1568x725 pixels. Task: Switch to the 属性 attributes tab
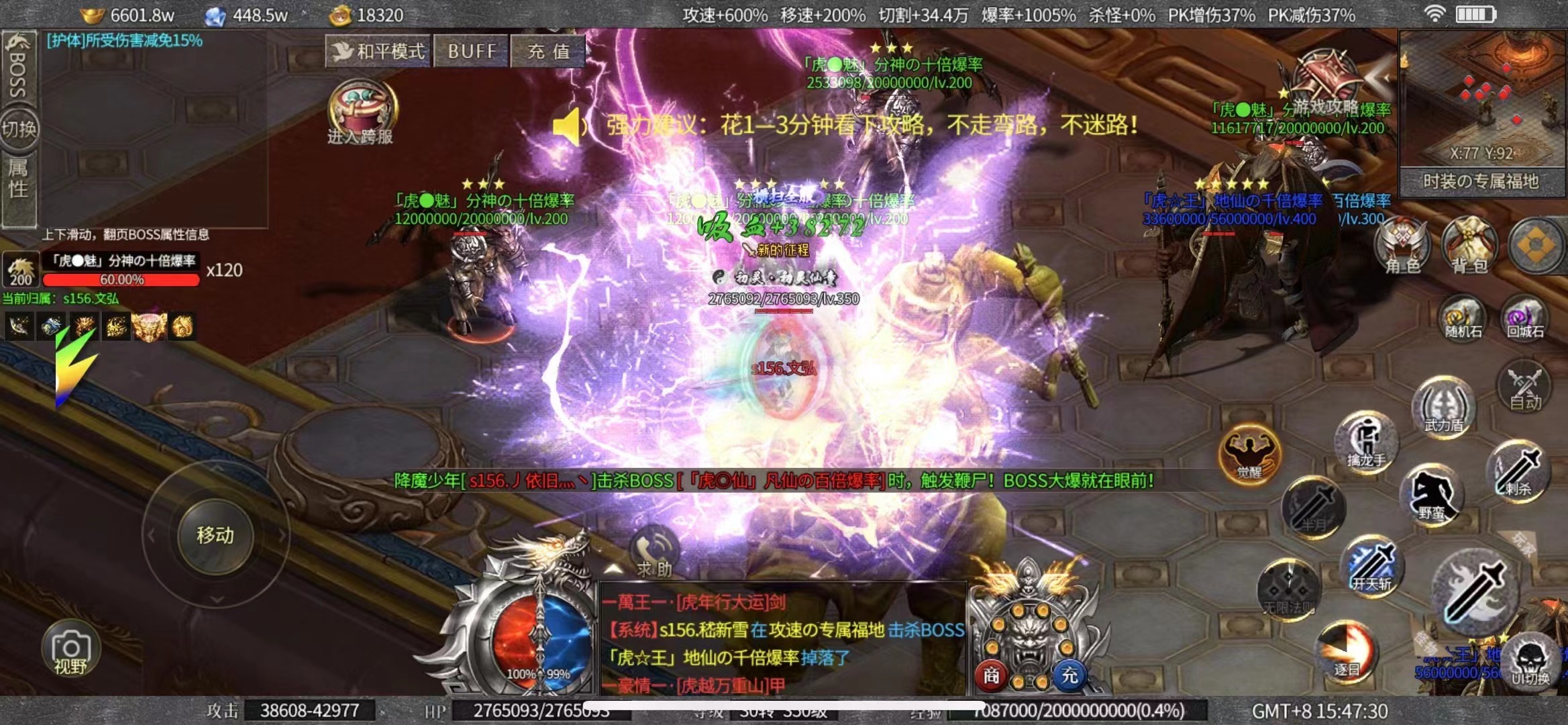click(18, 179)
